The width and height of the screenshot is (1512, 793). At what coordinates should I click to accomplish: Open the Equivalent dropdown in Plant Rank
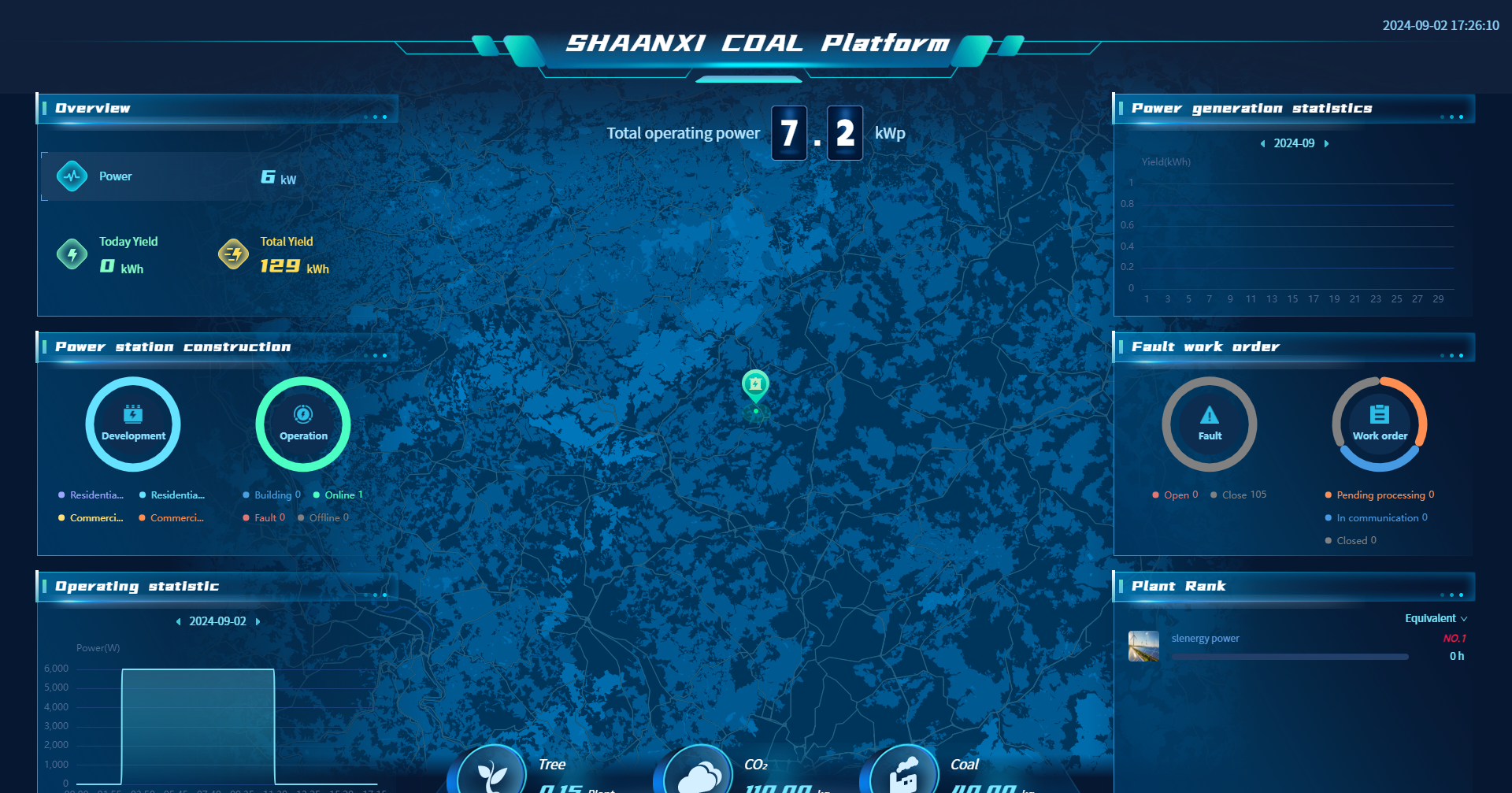tap(1436, 619)
